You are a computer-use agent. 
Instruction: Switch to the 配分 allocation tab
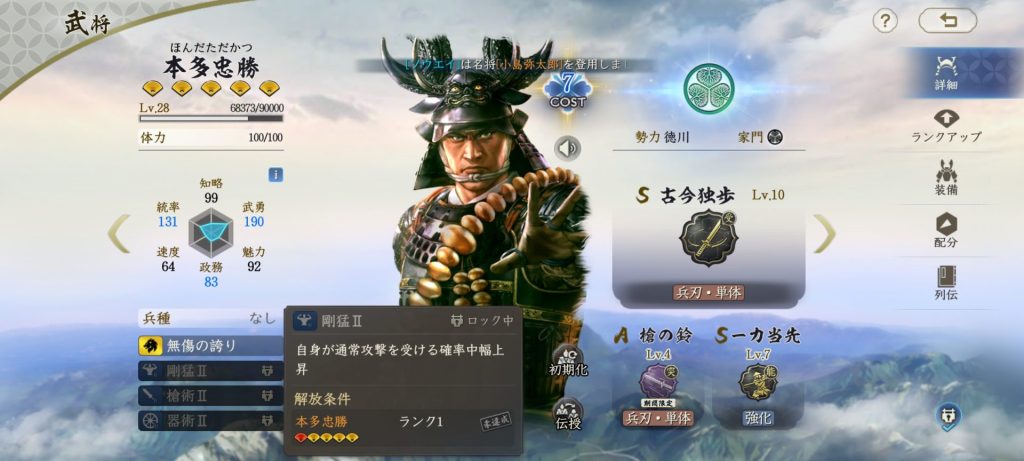coord(946,231)
